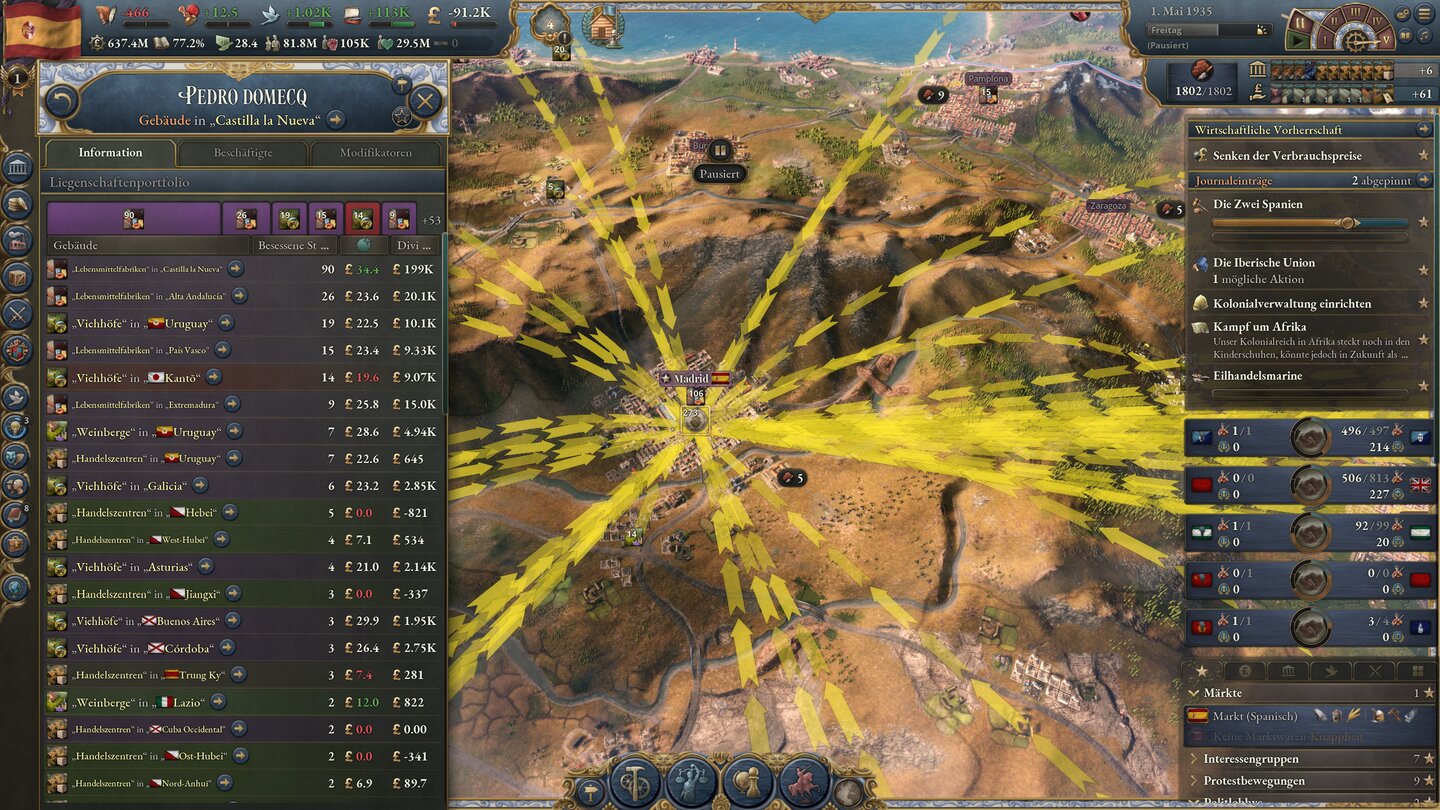Select the scales-of-justice Laws icon at bottom
The width and height of the screenshot is (1440, 810).
tap(690, 782)
